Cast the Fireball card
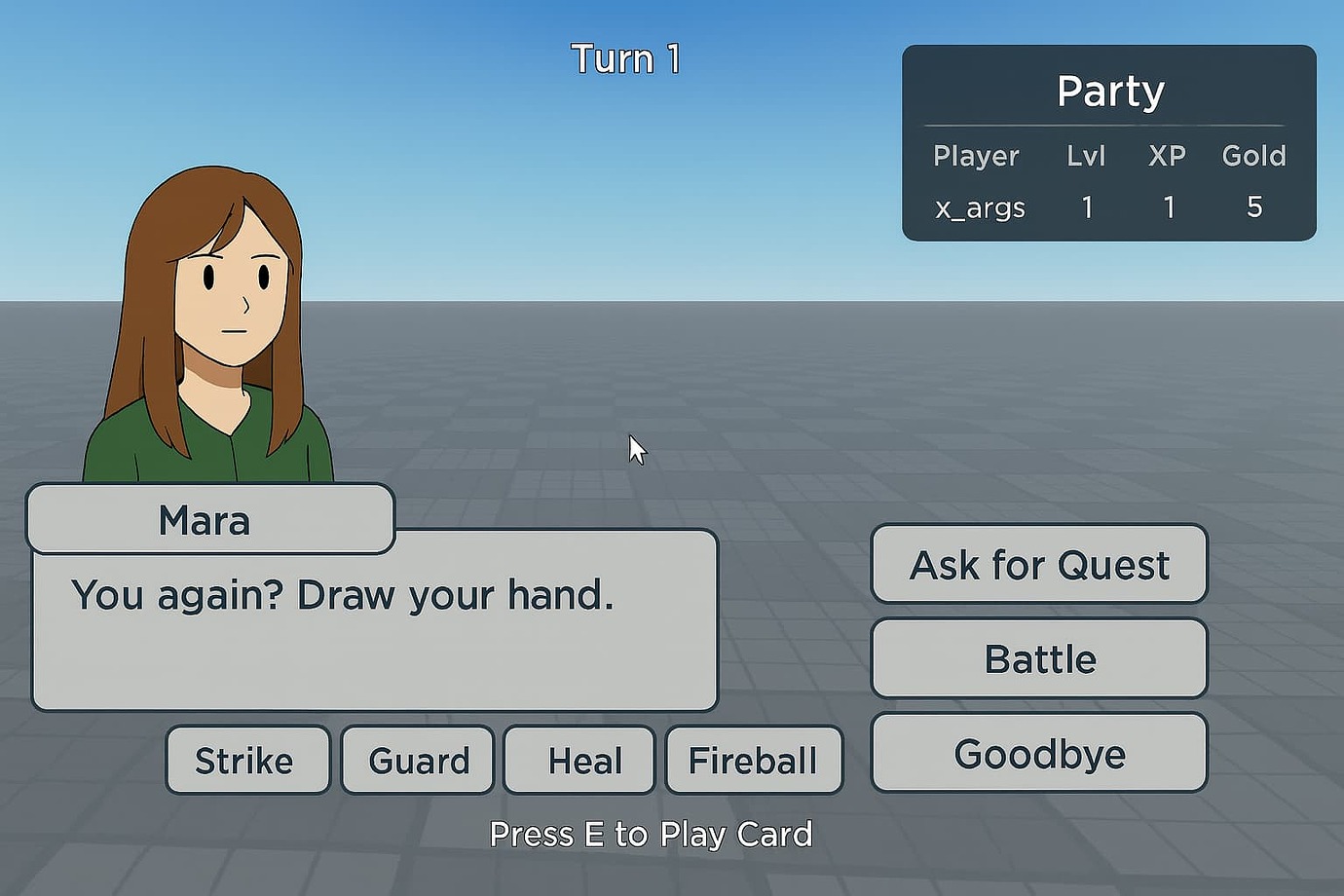 tap(753, 761)
